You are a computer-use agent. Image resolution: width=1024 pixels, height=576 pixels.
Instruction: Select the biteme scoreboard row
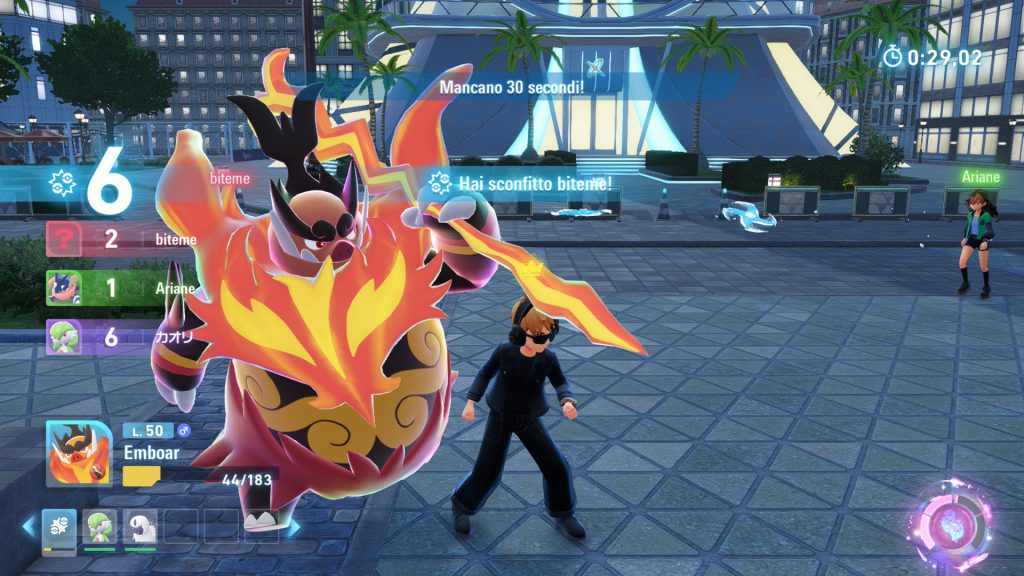tap(122, 240)
